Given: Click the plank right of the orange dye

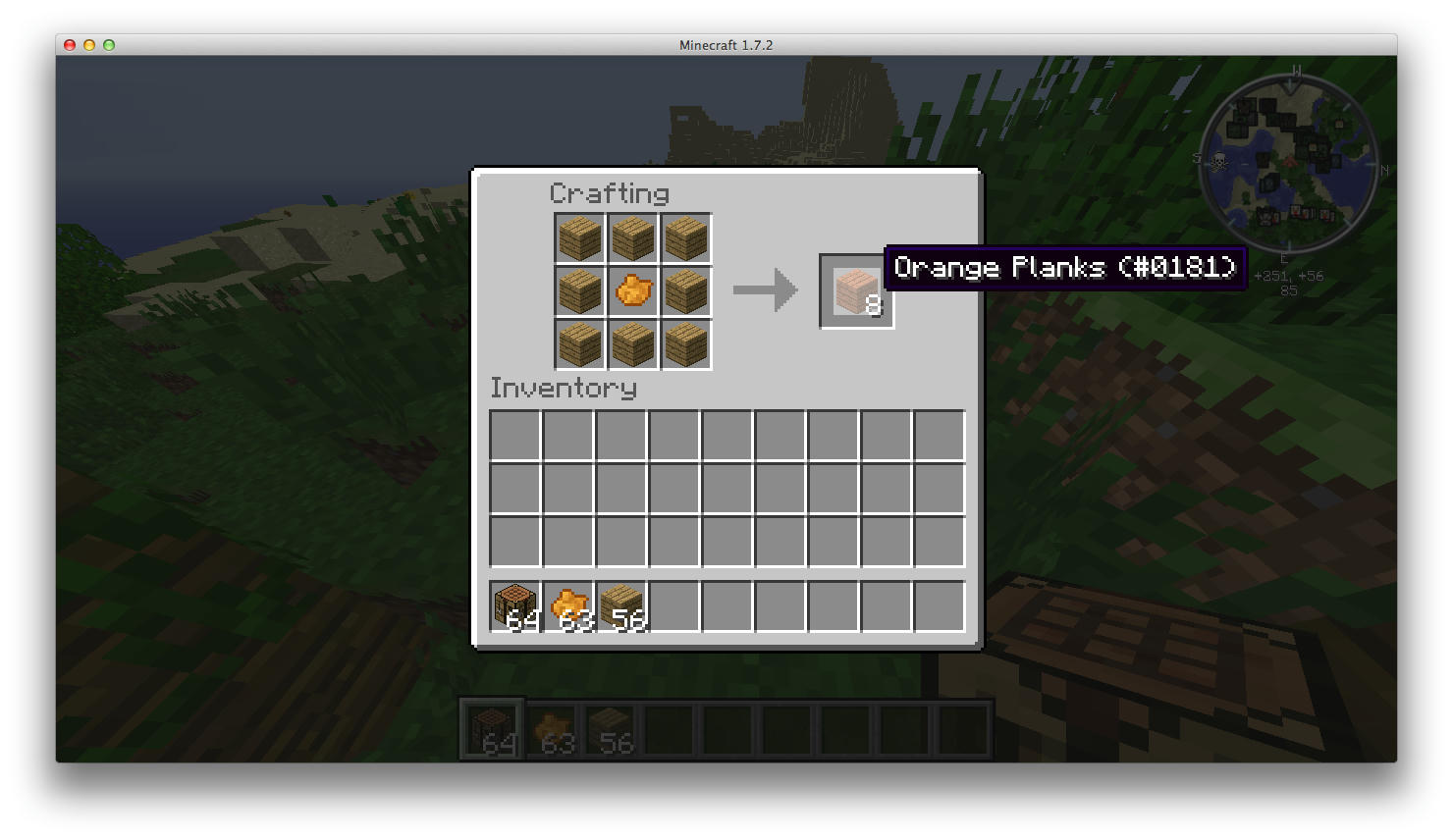Looking at the screenshot, I should pos(685,289).
